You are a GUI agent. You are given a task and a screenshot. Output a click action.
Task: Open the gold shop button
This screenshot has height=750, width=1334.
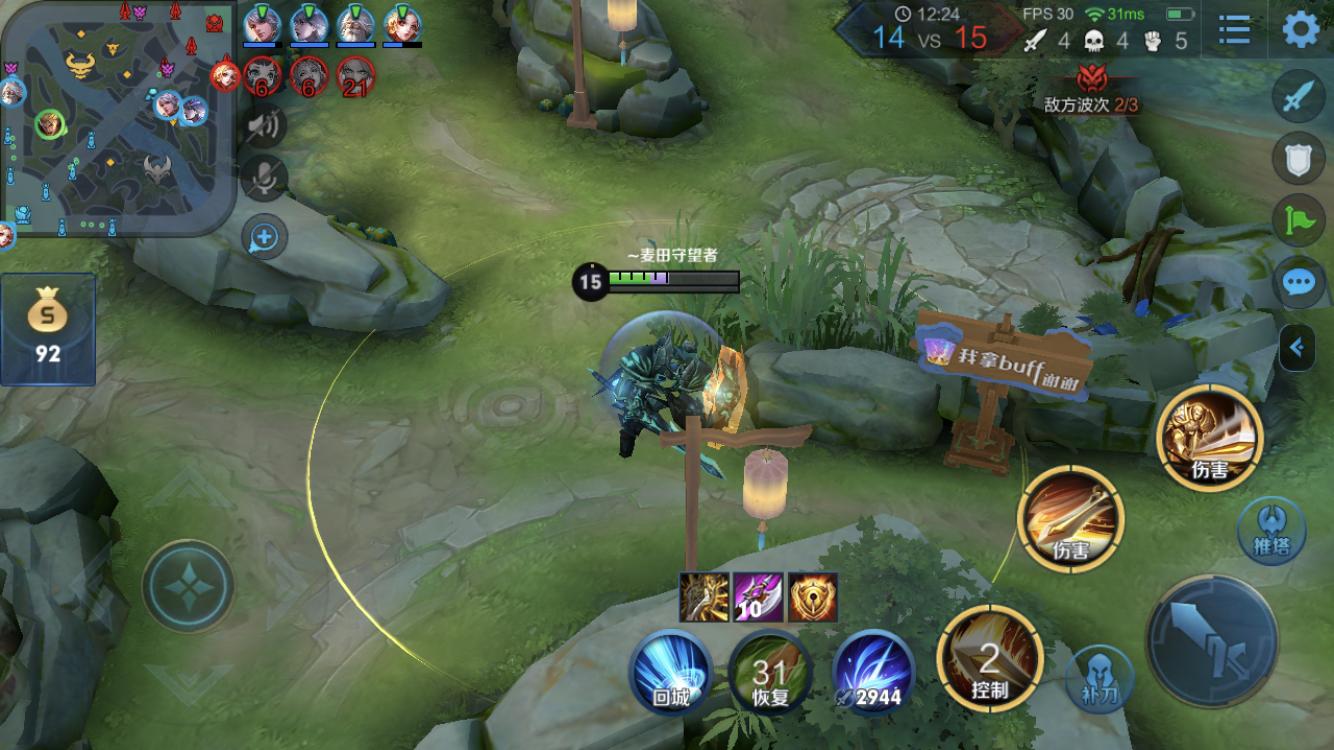pos(47,328)
